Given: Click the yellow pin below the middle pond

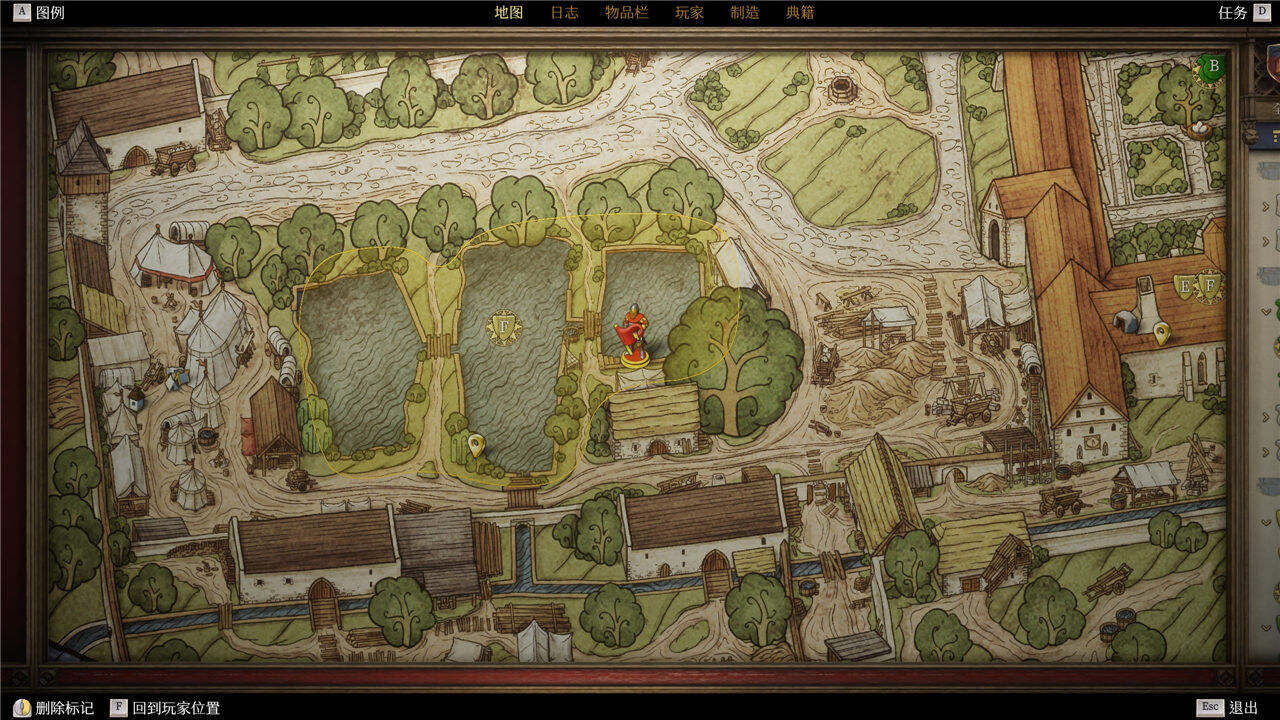Looking at the screenshot, I should 476,443.
